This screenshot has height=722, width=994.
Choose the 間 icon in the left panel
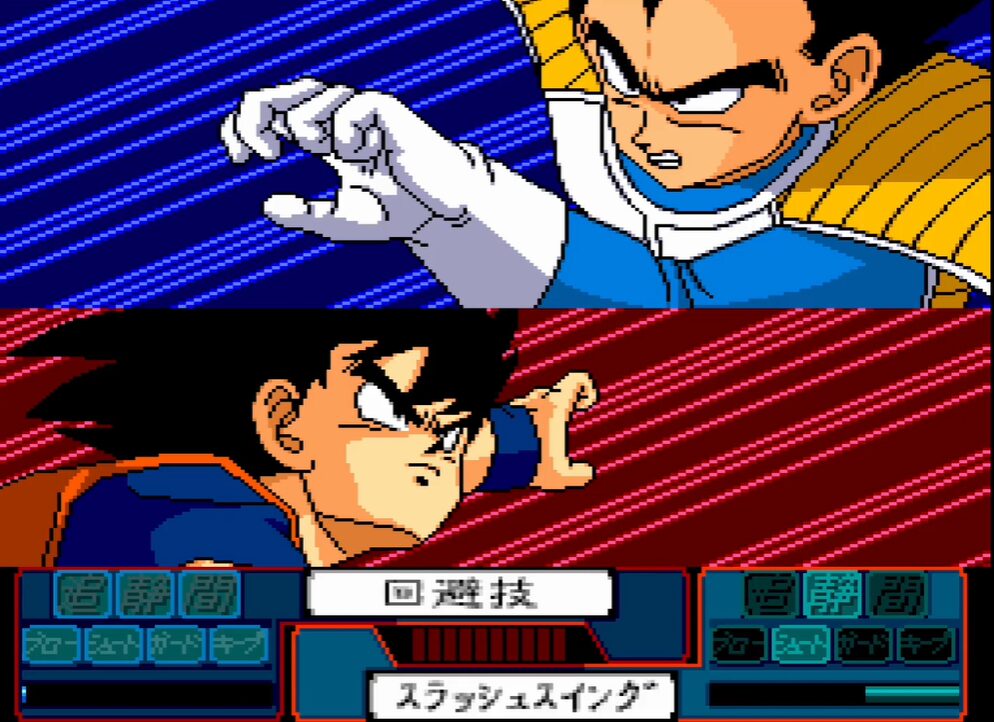pyautogui.click(x=209, y=597)
